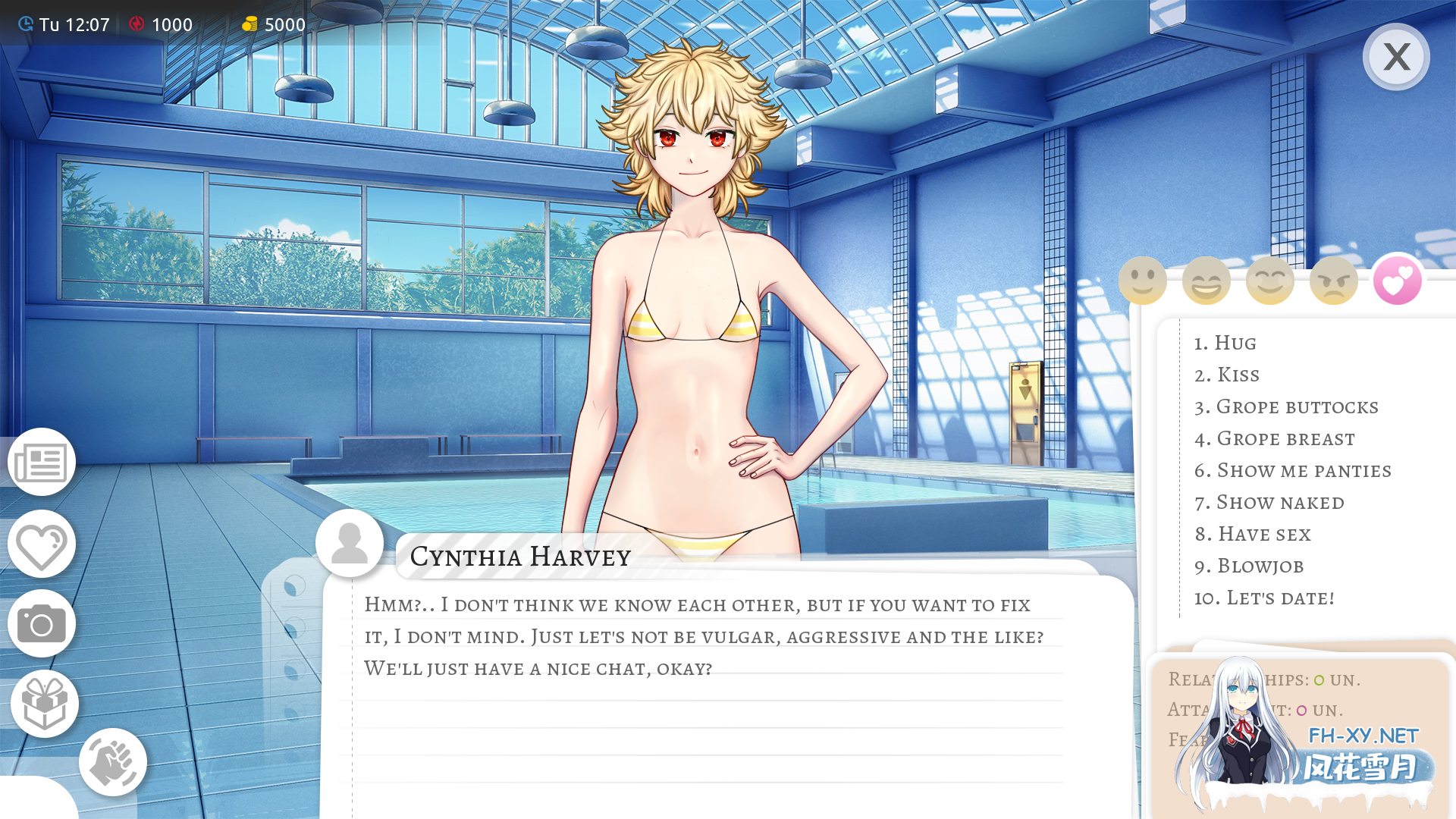Toggle the blushing smile emotion category

pos(1269,280)
